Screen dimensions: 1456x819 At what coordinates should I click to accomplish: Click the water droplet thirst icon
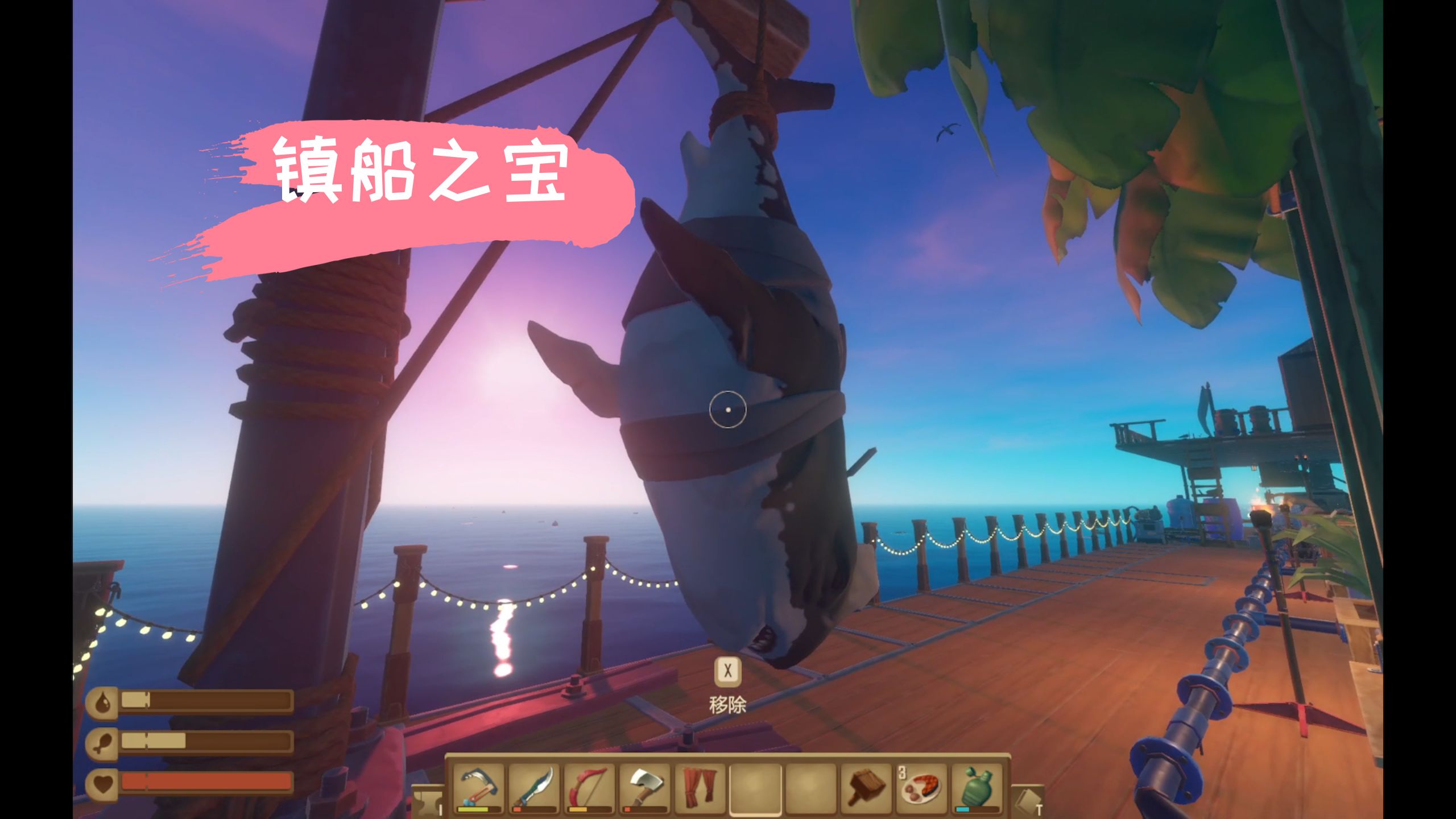point(102,702)
